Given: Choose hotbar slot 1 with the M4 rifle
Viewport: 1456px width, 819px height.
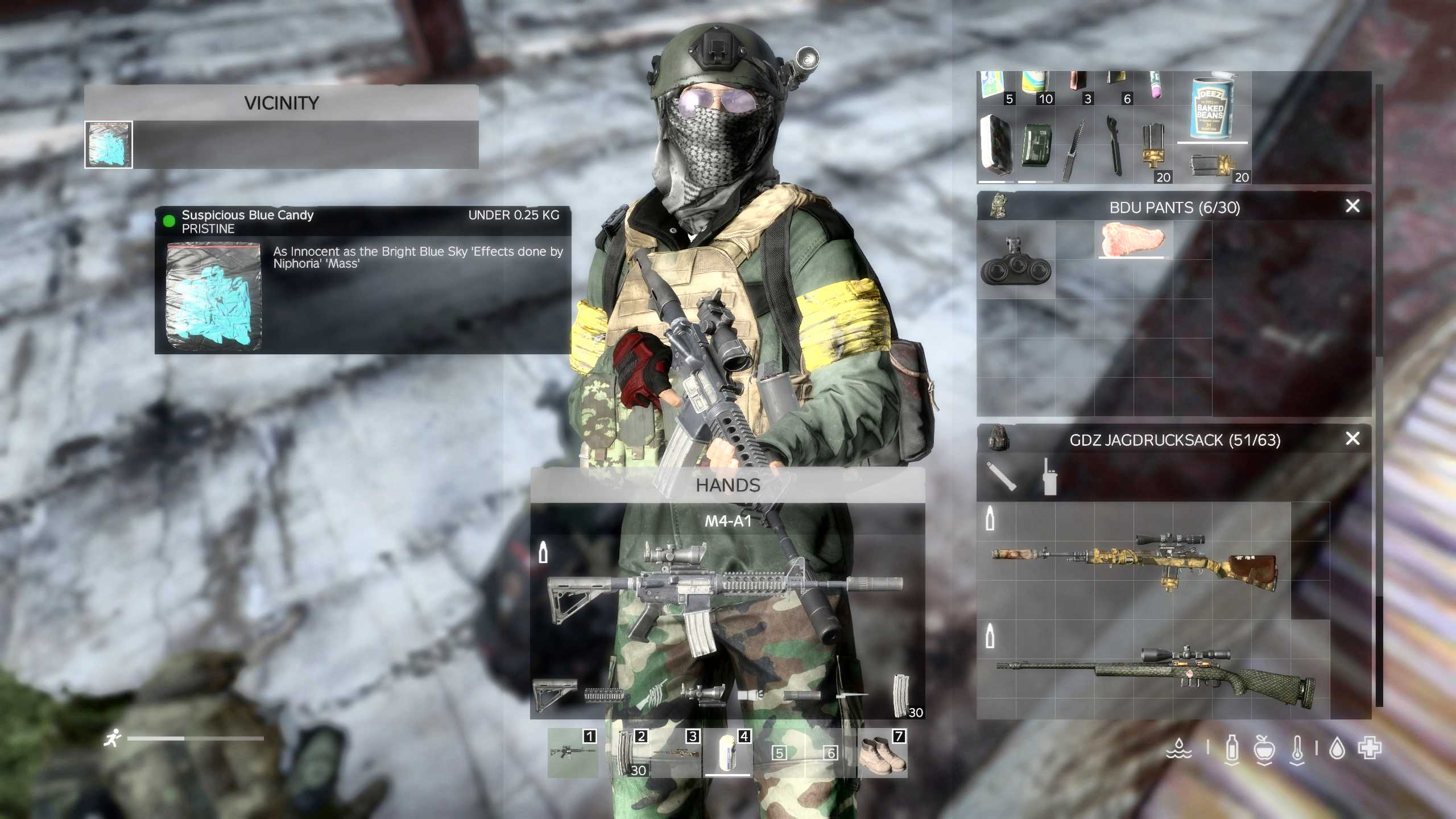Looking at the screenshot, I should [x=573, y=753].
